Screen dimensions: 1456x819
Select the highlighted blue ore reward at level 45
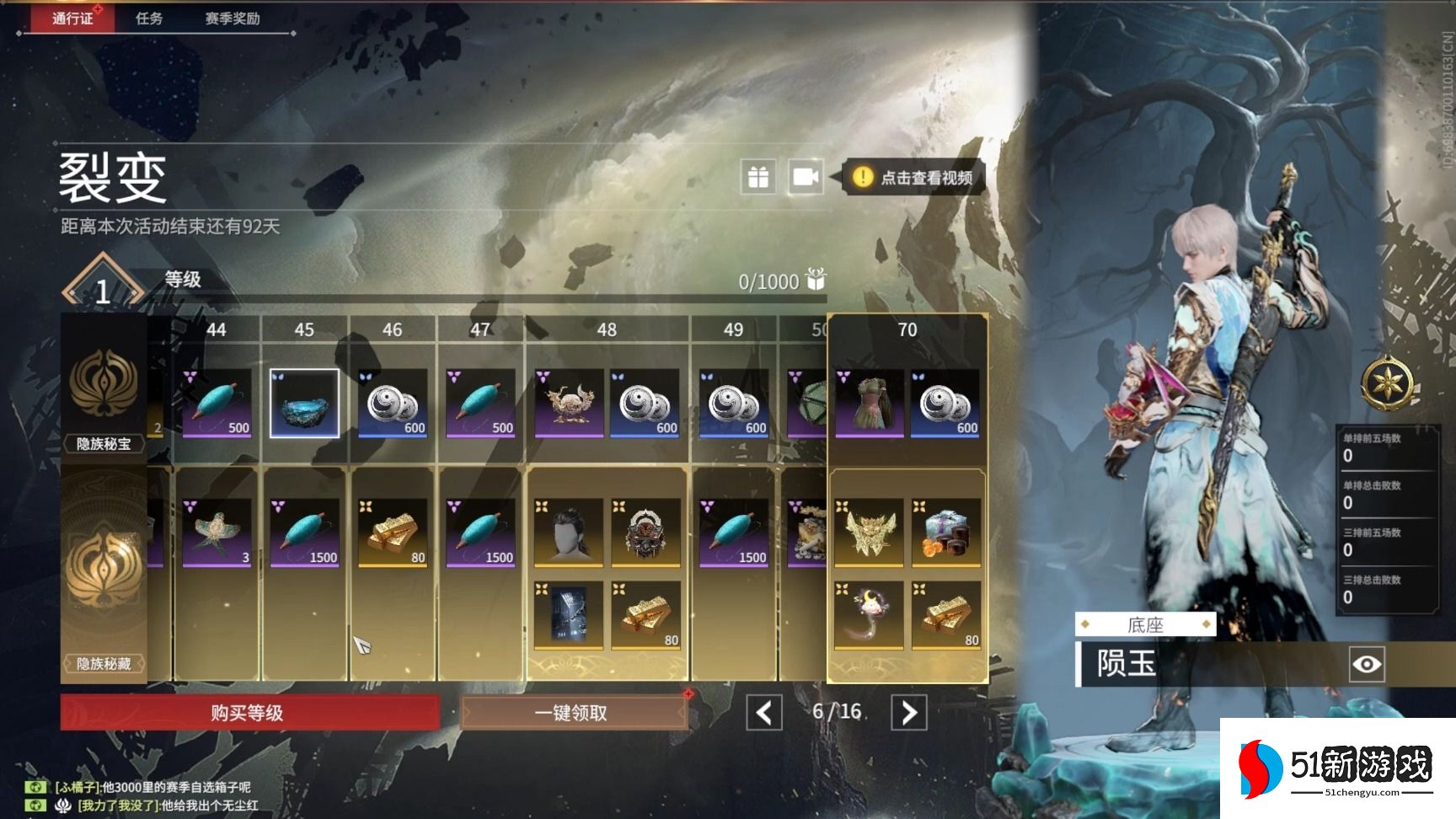(x=304, y=403)
